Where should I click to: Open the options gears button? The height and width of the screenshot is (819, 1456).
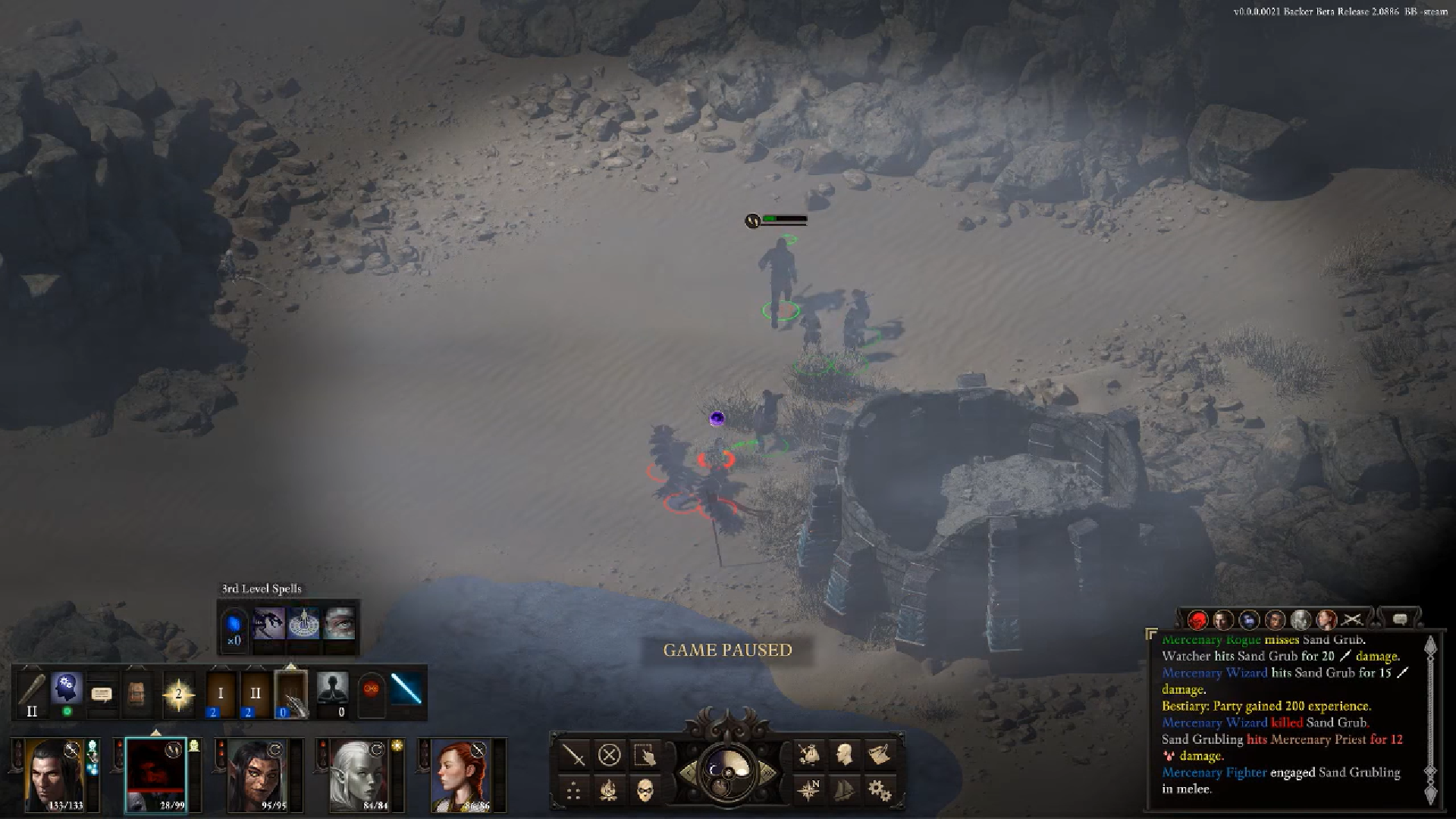pos(879,791)
